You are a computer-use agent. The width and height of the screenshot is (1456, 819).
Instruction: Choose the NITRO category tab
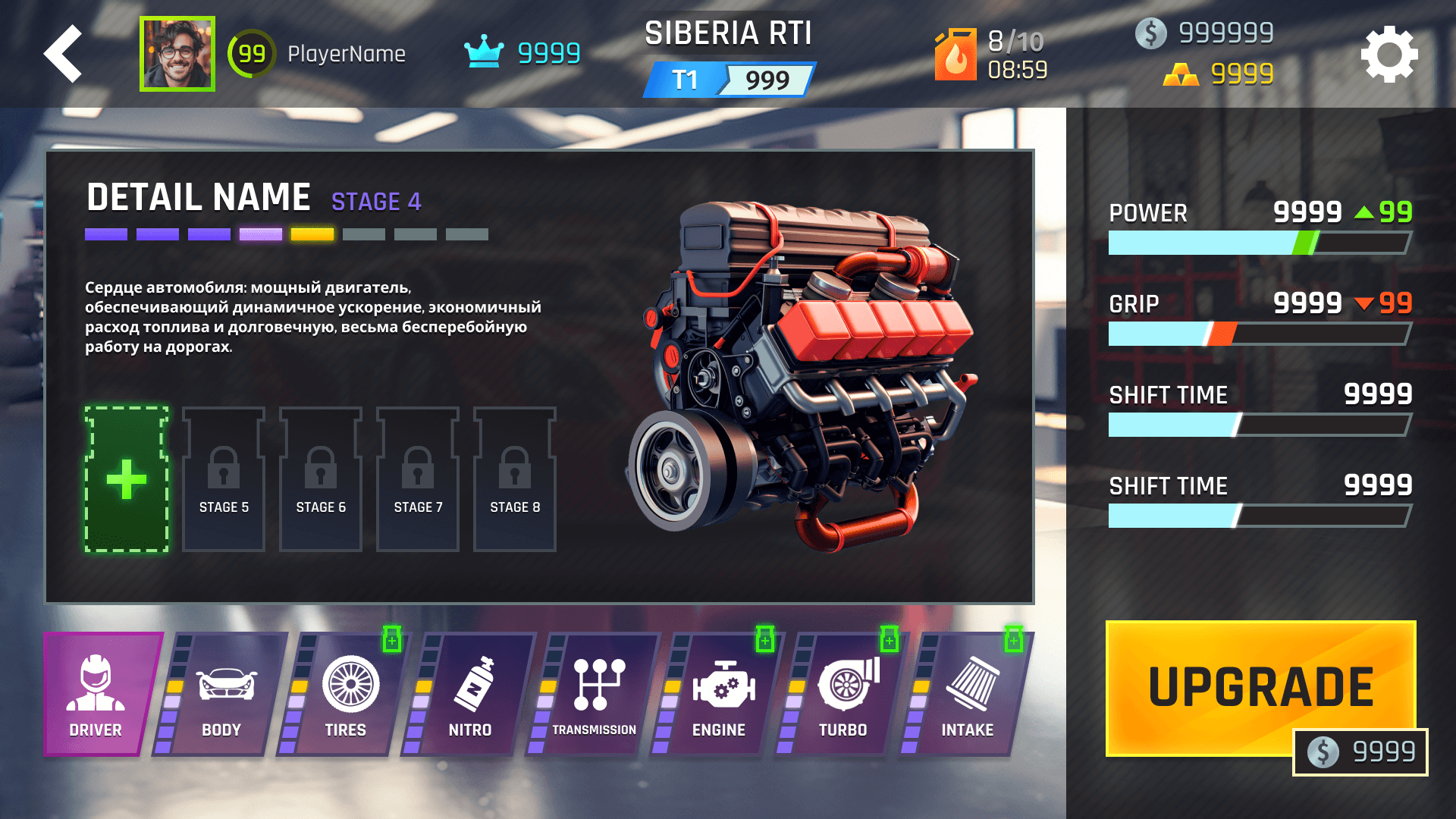click(x=471, y=695)
